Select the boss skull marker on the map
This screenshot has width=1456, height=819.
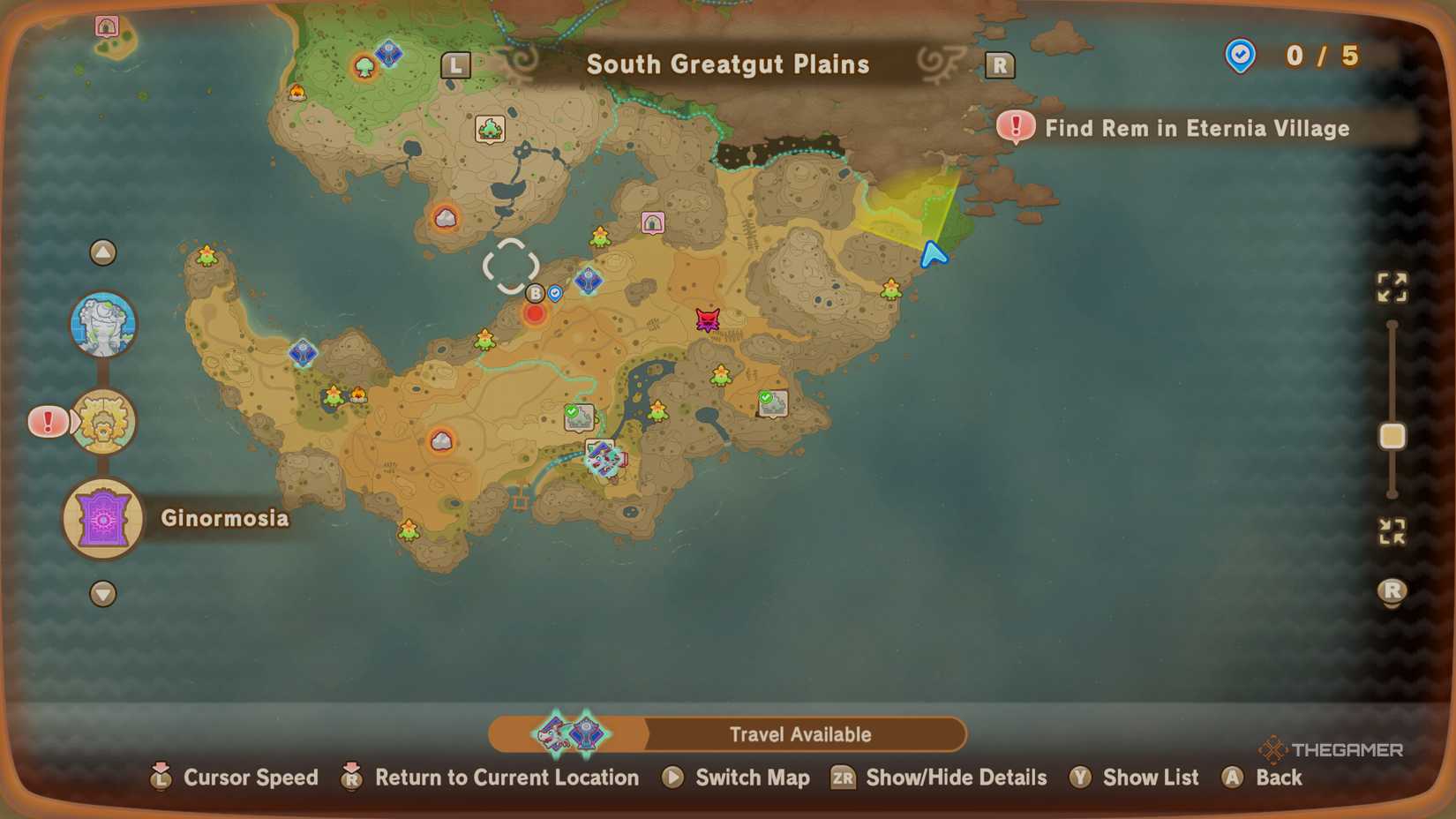(709, 319)
